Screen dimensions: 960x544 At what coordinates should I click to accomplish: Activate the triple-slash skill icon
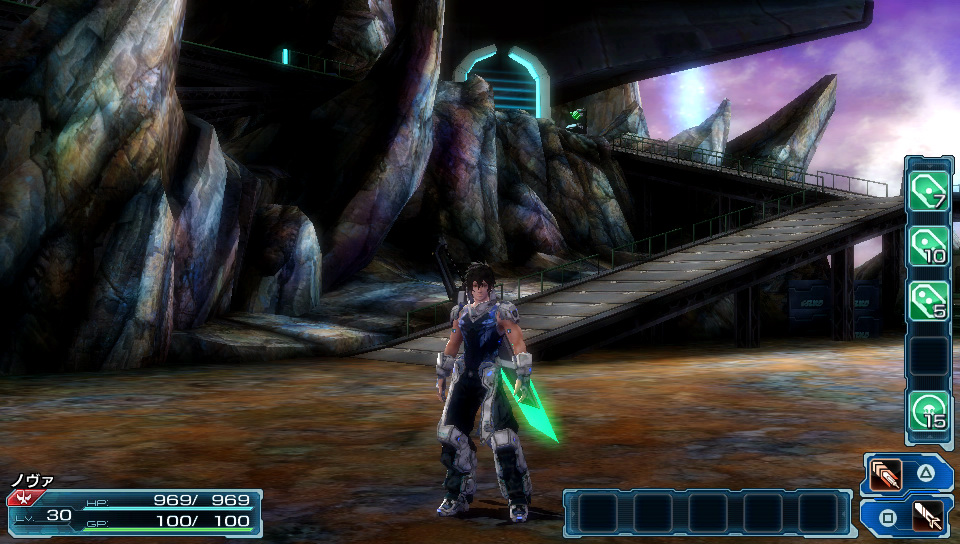(x=885, y=473)
